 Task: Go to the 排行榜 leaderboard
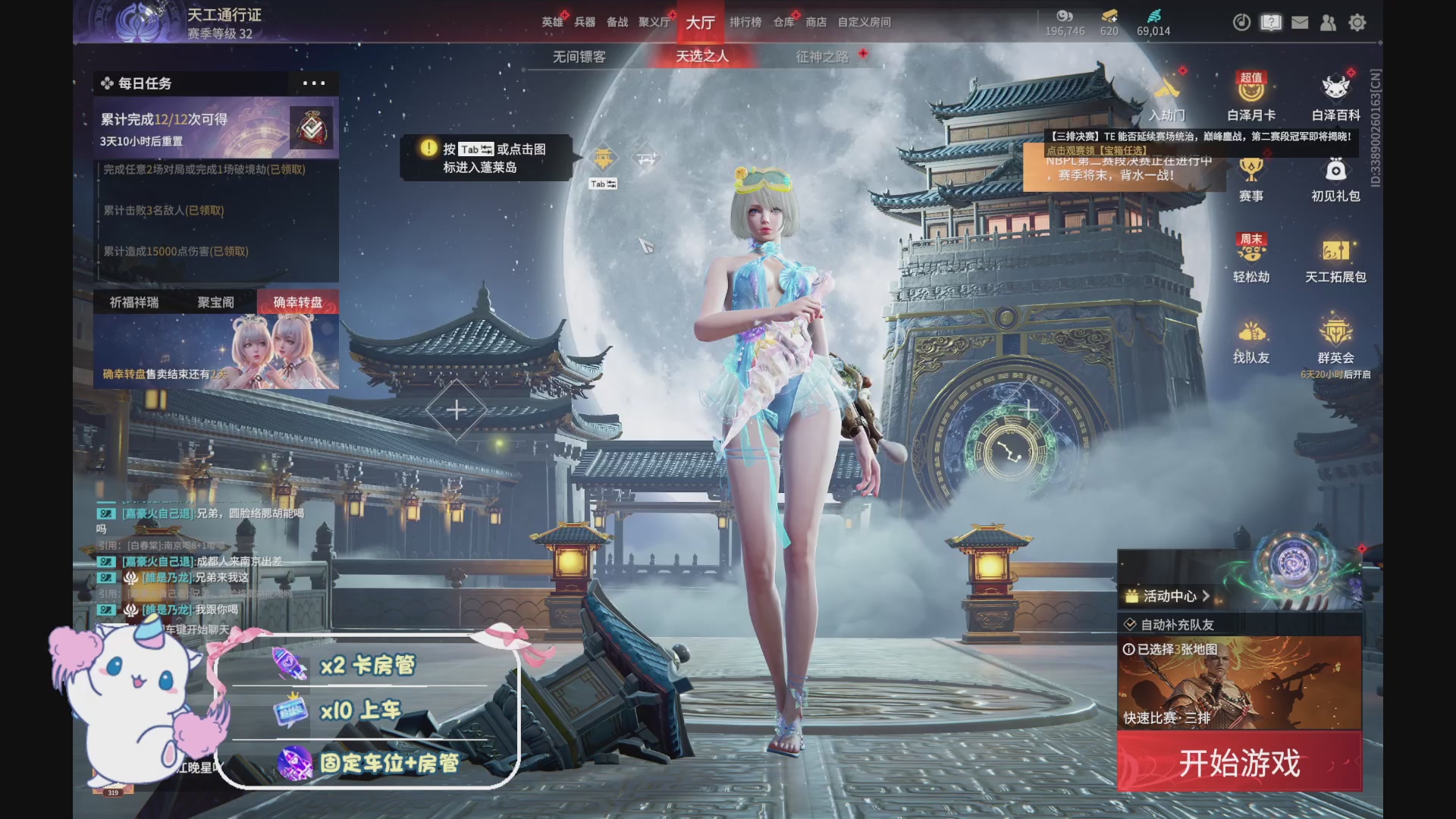(745, 22)
